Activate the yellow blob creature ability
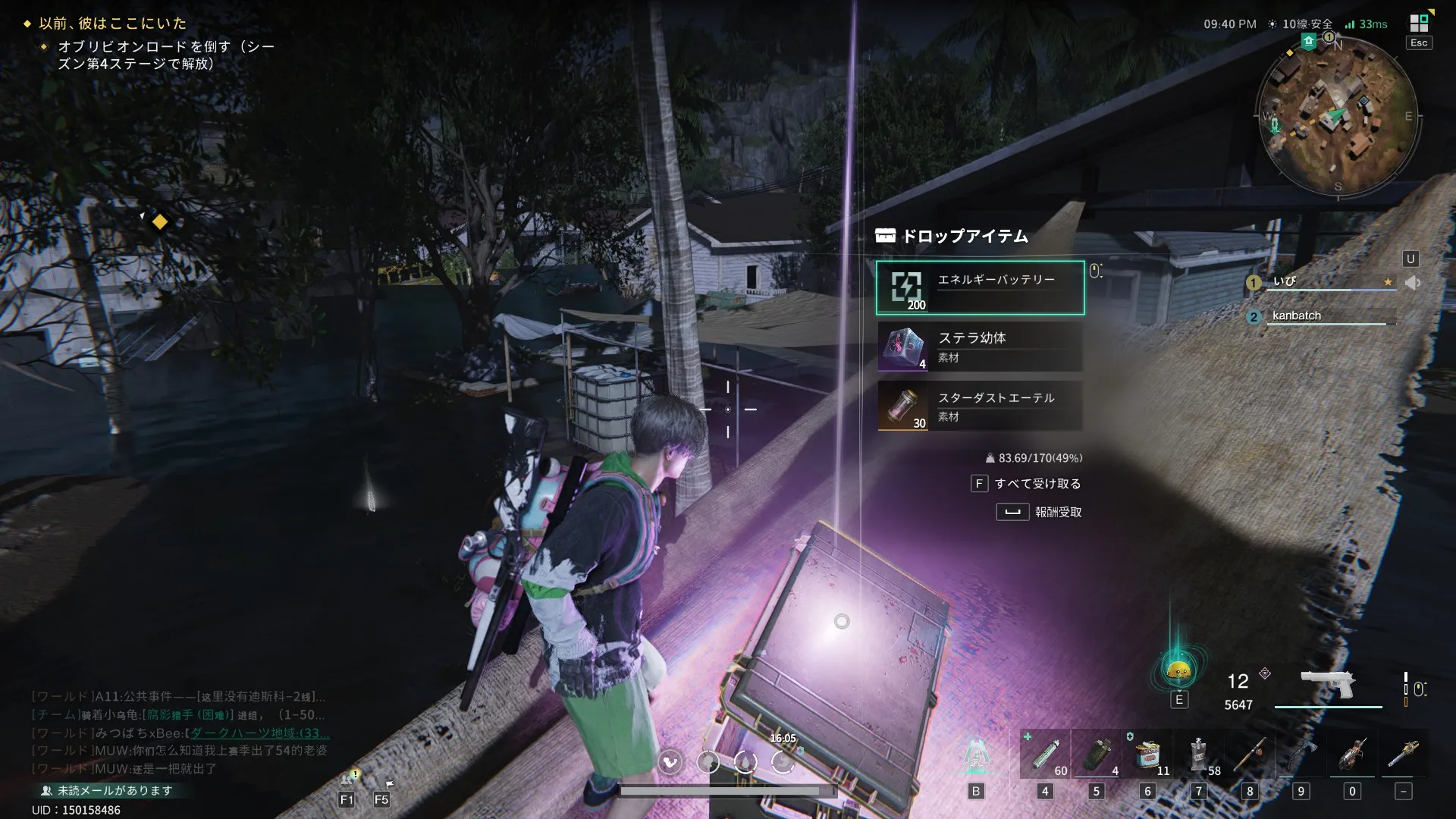This screenshot has height=819, width=1456. coord(1178,670)
